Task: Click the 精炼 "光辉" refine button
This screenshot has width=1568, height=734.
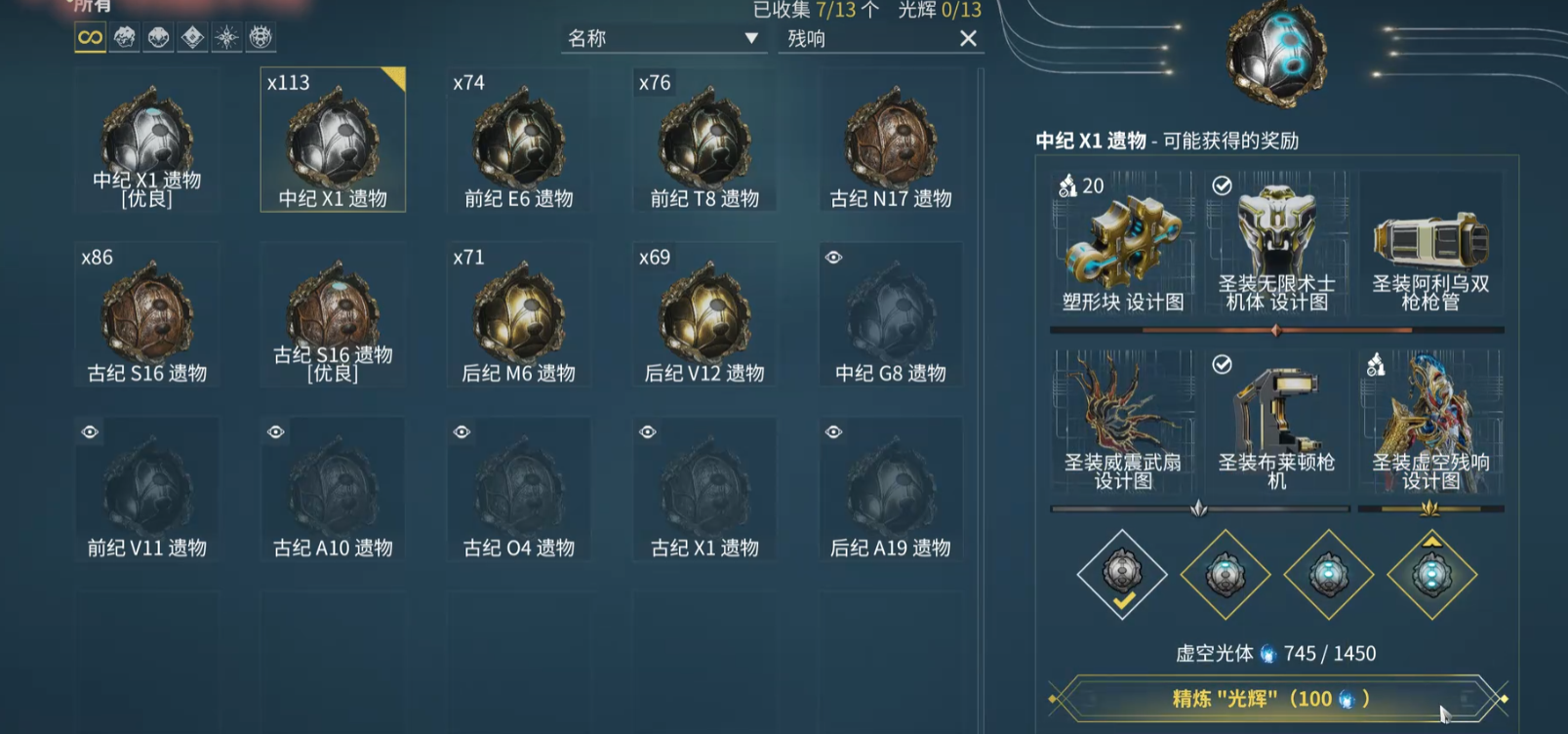Action: (x=1276, y=699)
